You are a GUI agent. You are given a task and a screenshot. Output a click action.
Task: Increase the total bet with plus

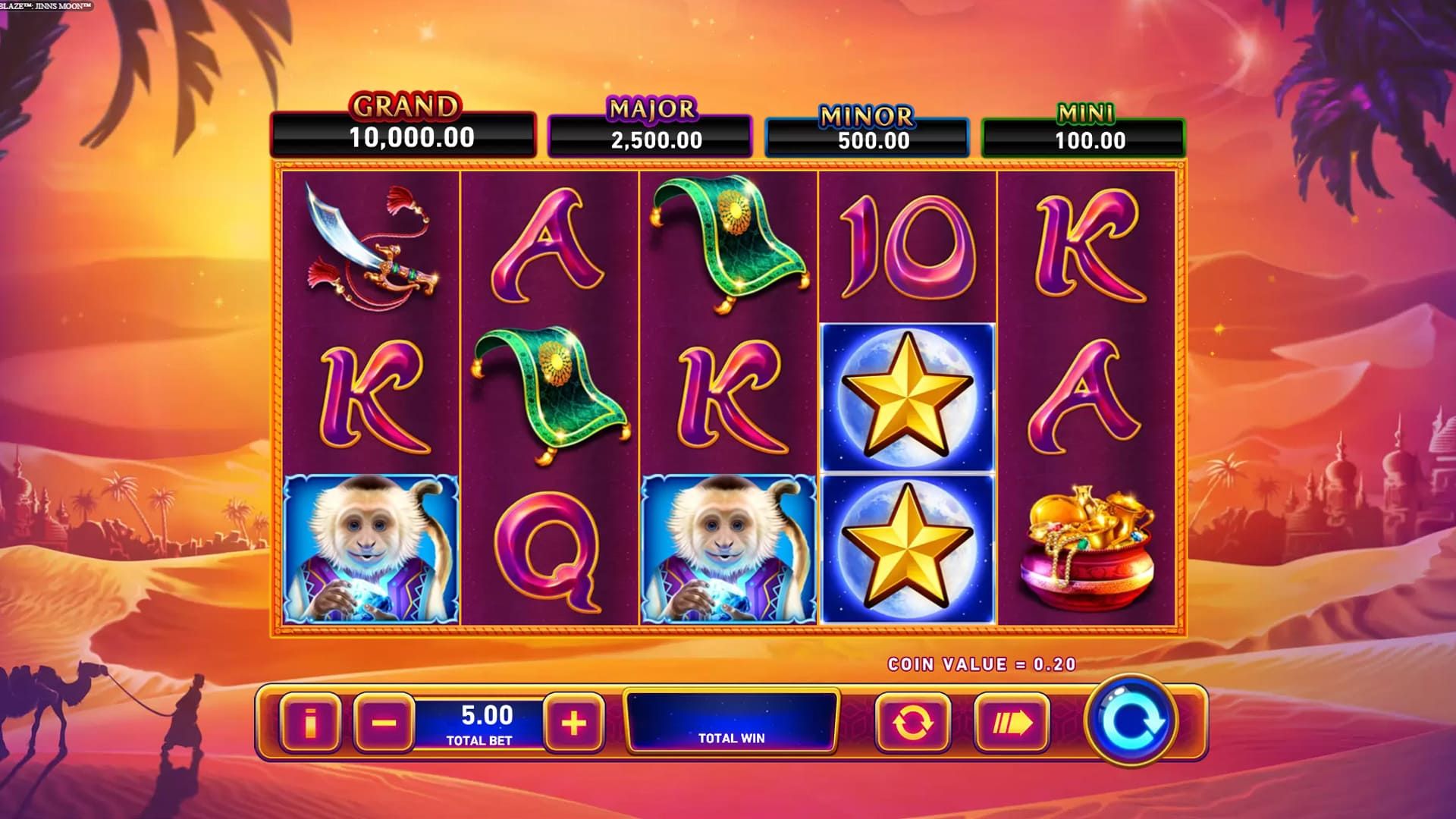tap(574, 723)
